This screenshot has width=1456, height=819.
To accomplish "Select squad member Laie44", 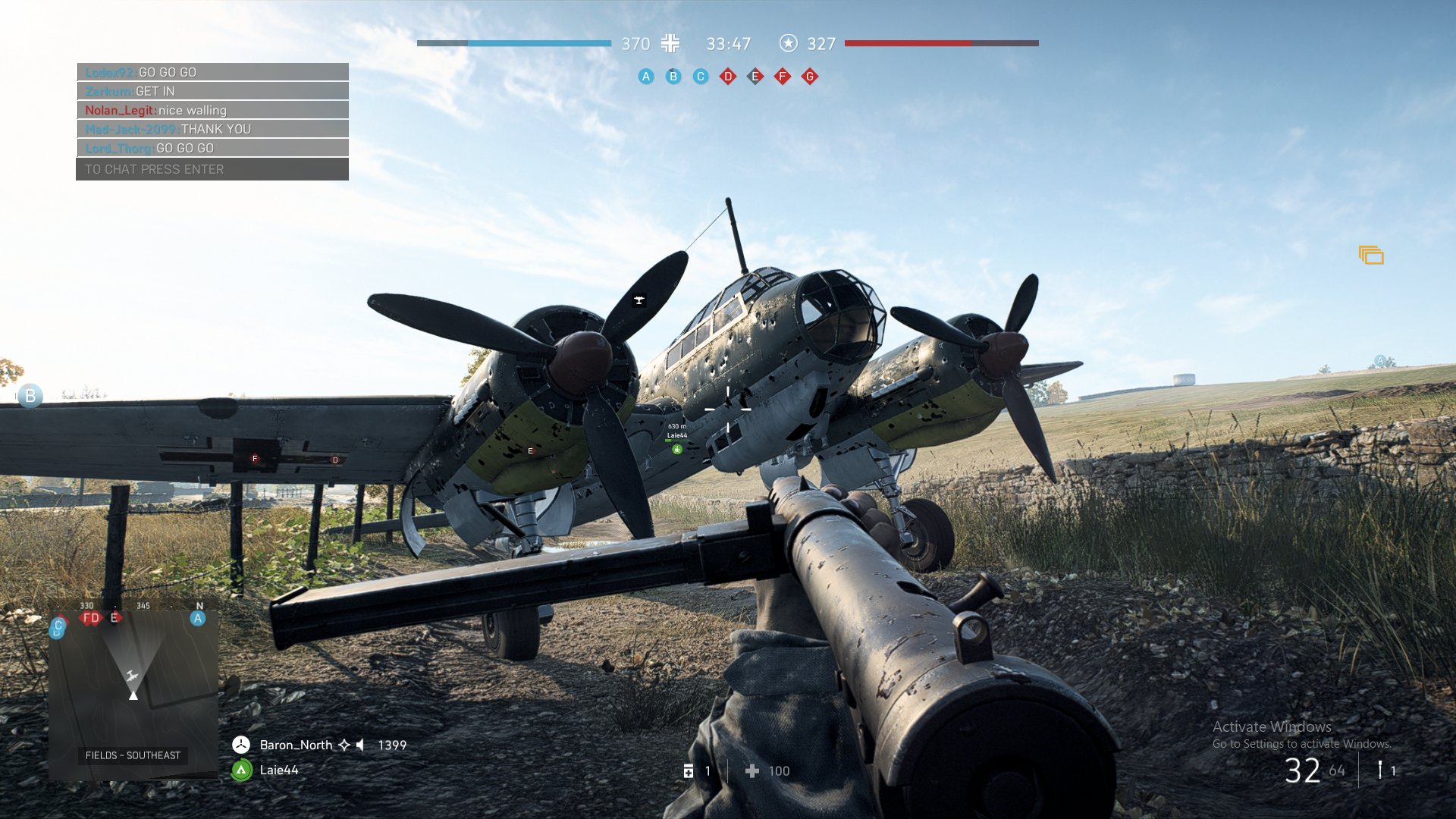I will (x=278, y=770).
